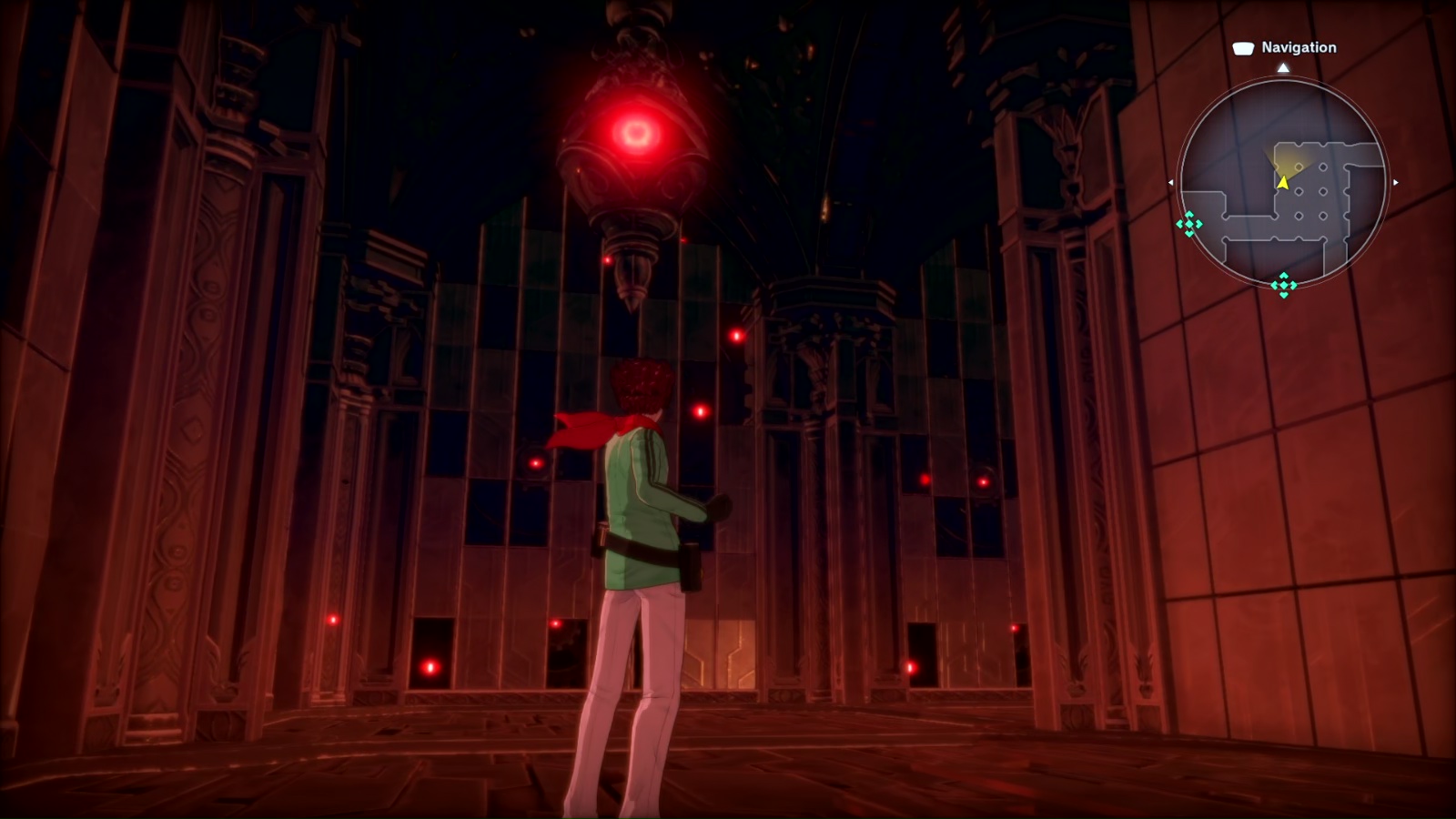Viewport: 1456px width, 819px height.
Task: Click the teal diamond marker below the minimap
Action: (x=1283, y=285)
